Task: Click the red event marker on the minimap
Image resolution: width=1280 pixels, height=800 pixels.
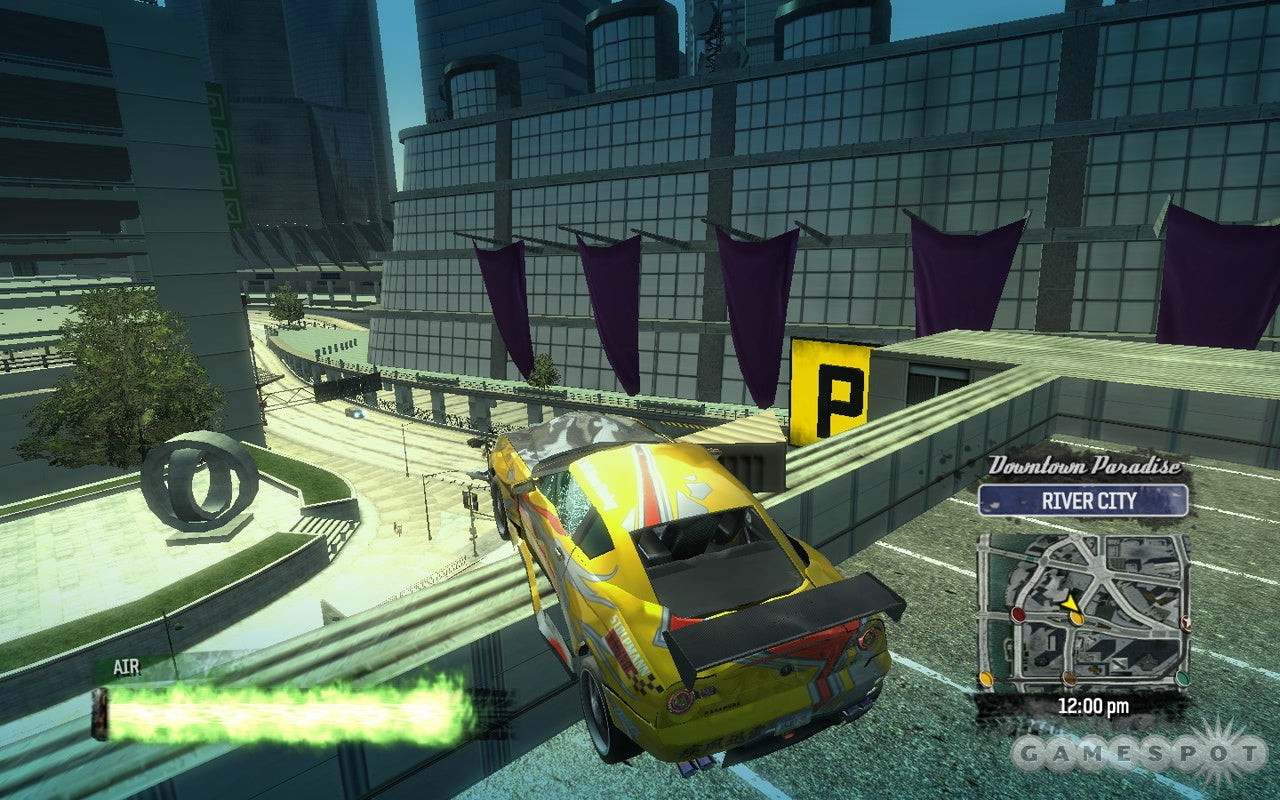Action: tap(1018, 613)
